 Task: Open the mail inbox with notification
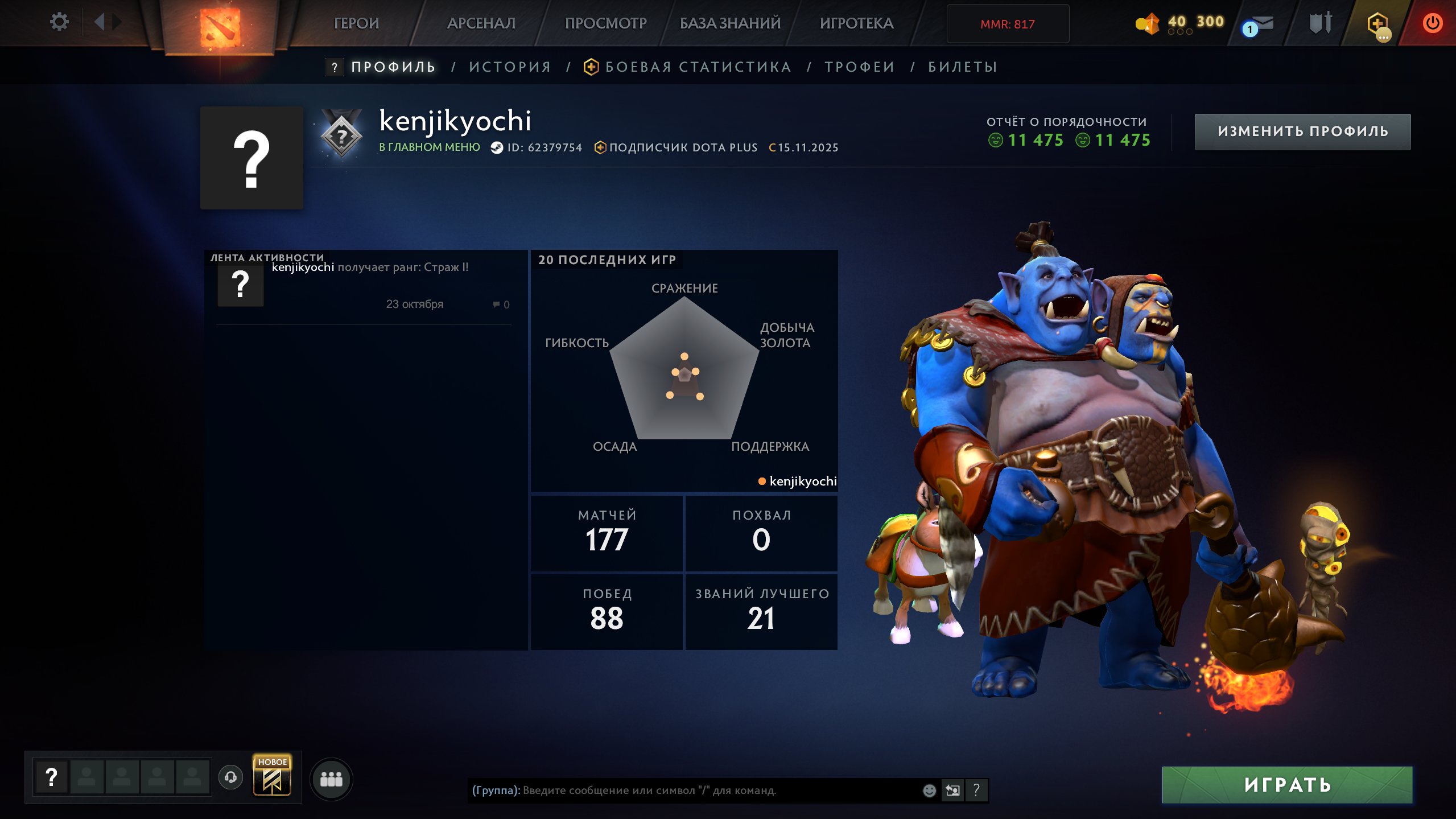pos(1260,23)
